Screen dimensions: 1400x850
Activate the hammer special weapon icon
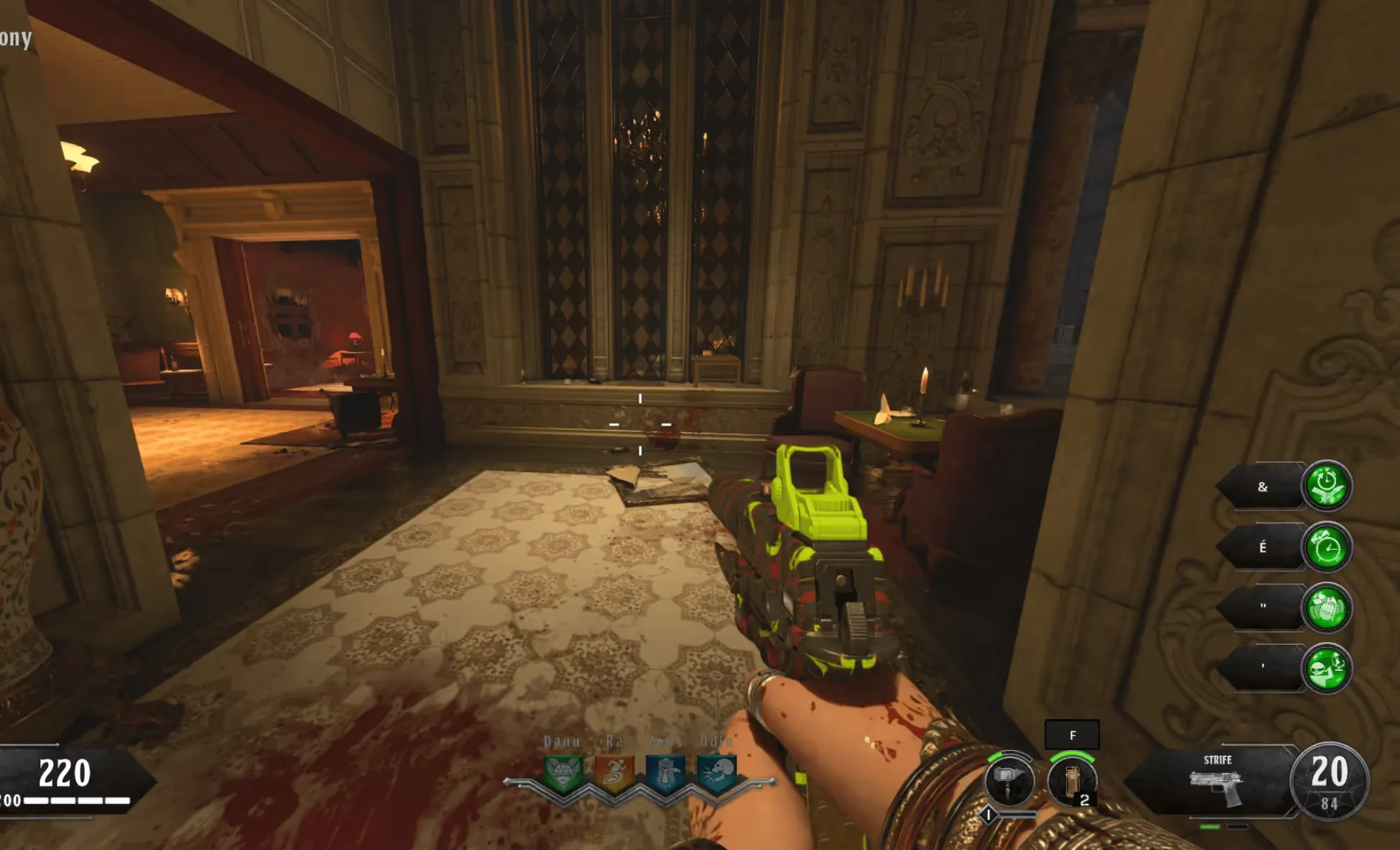click(1009, 782)
